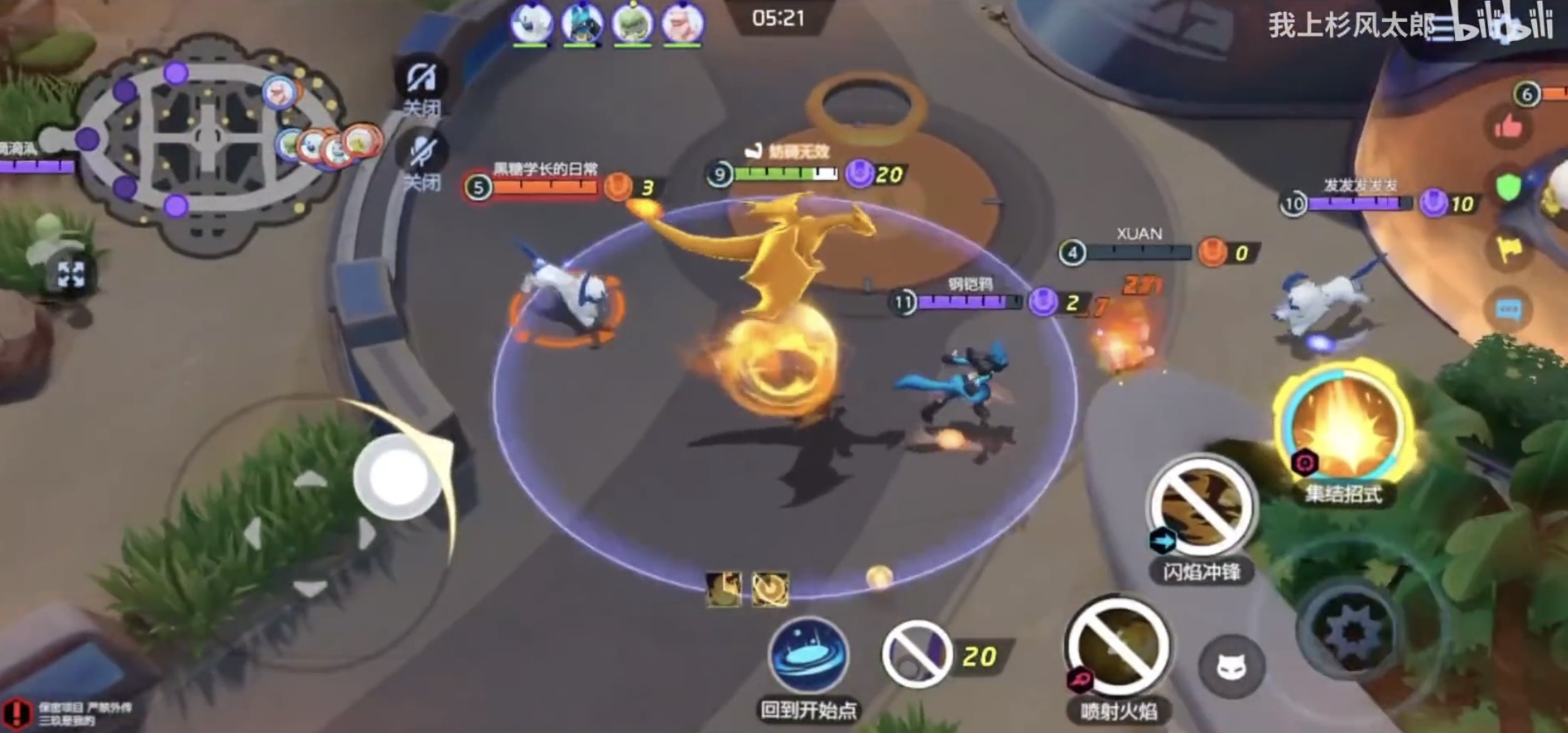The height and width of the screenshot is (733, 1568).
Task: Tap the 回到开始点 recall button
Action: point(808,655)
